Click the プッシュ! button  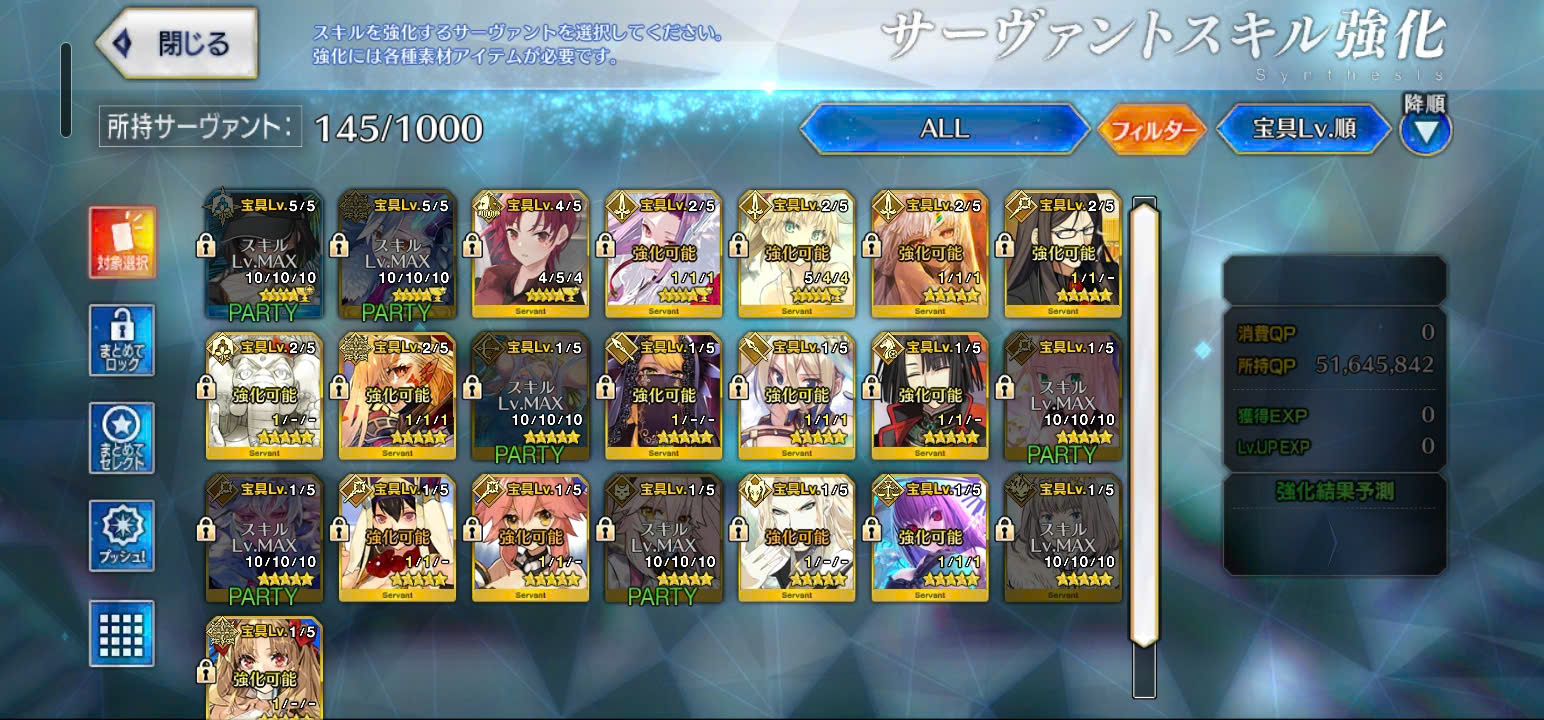pos(122,536)
